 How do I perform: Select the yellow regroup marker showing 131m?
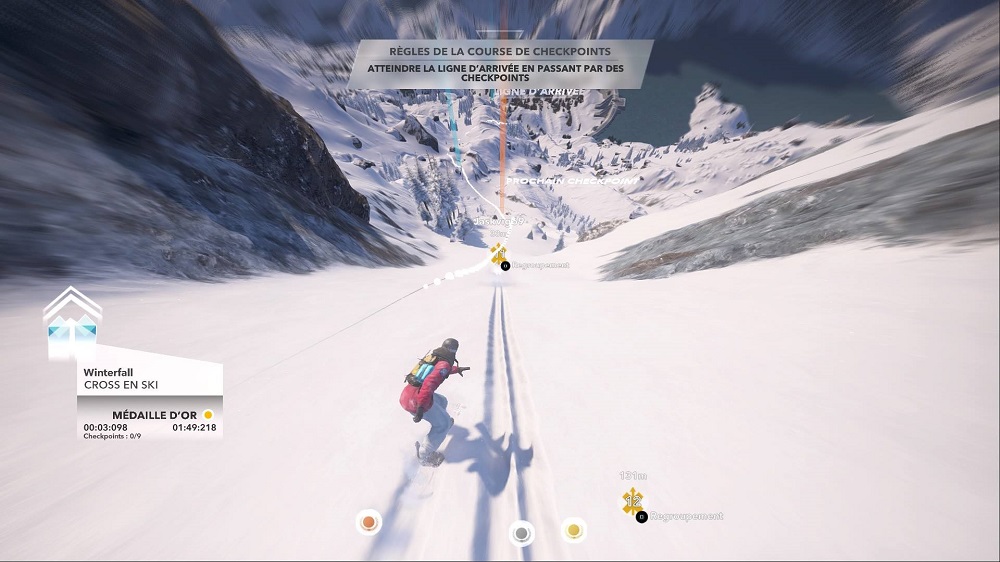point(632,501)
